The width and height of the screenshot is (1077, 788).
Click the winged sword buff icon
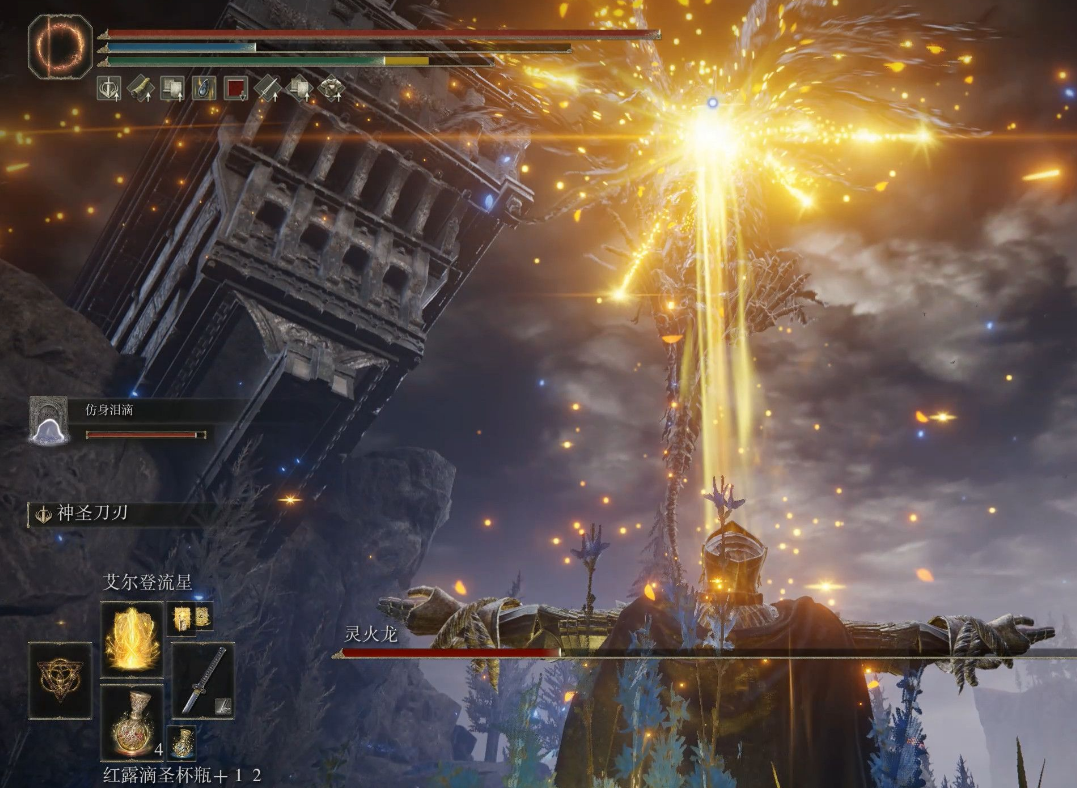tap(109, 88)
